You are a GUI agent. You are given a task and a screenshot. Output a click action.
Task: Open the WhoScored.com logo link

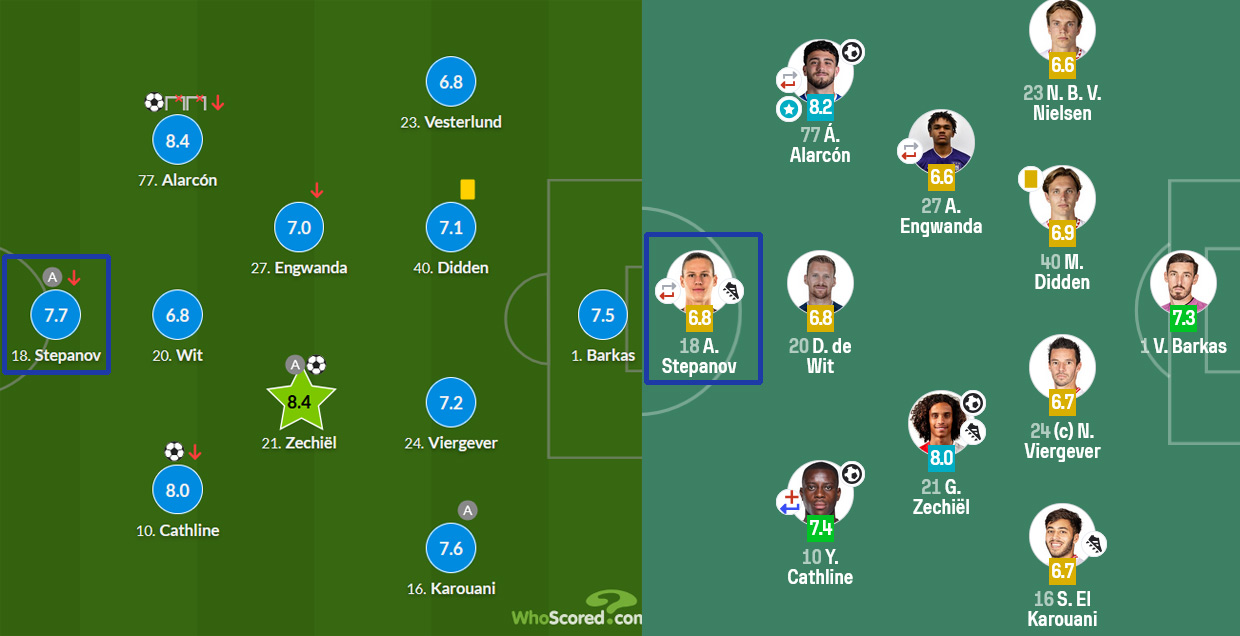coord(576,612)
